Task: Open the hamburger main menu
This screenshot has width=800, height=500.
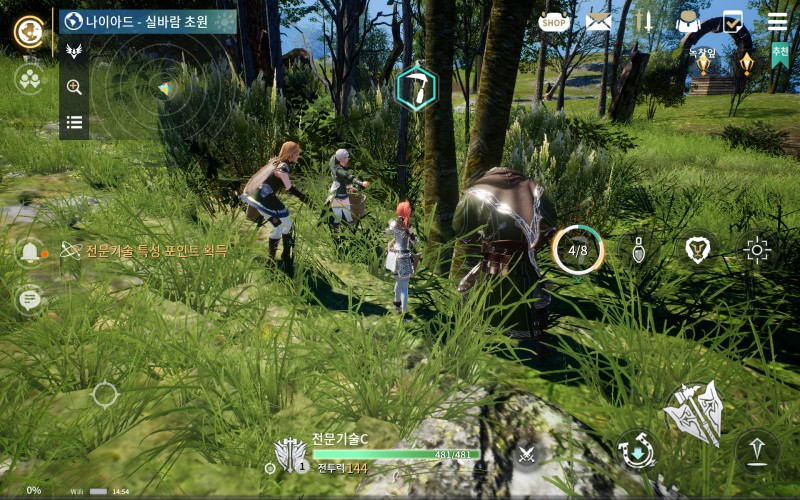Action: (777, 21)
